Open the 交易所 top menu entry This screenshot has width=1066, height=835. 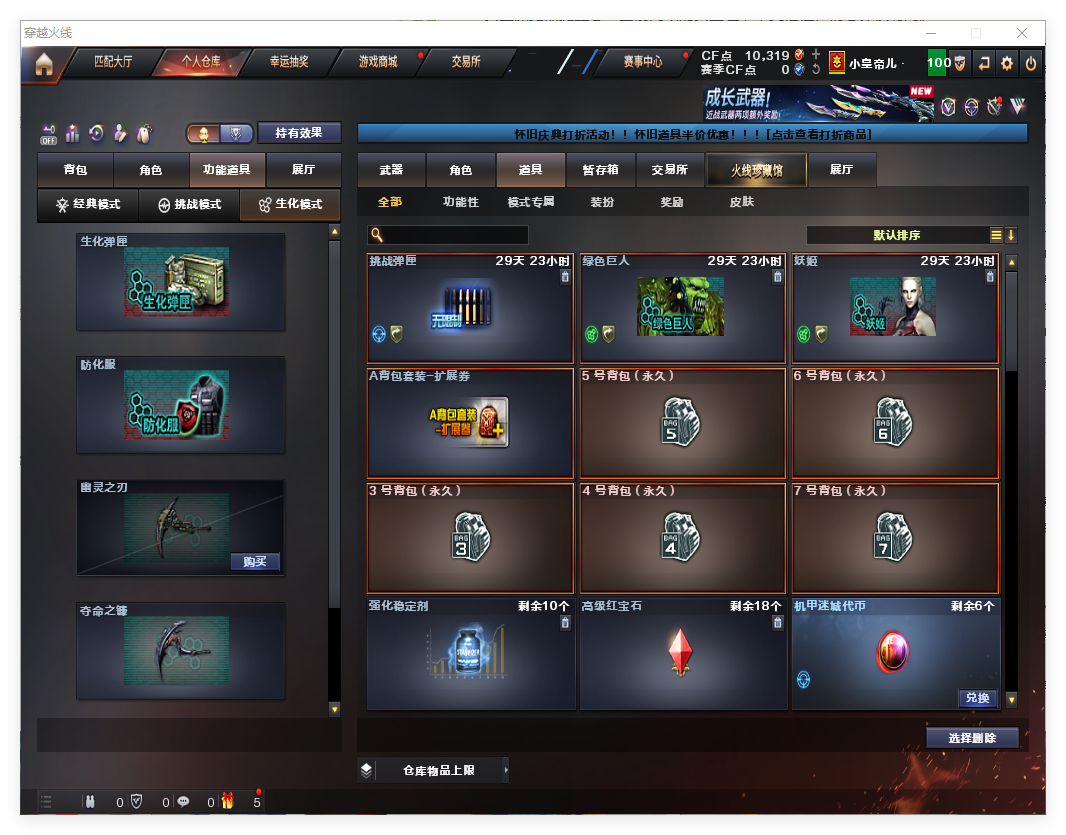[466, 62]
